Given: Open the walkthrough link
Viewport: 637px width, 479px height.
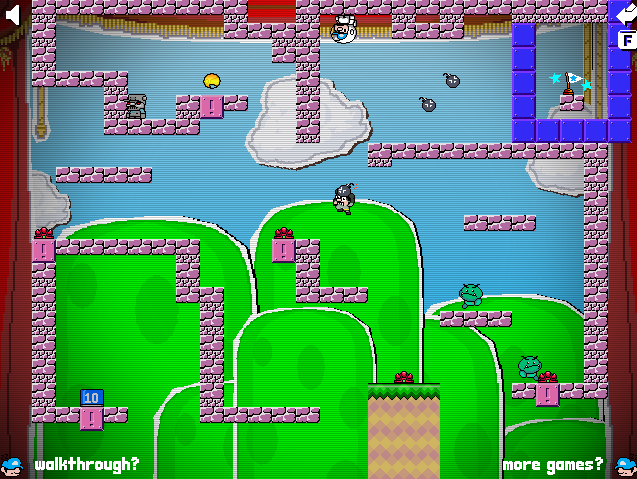Looking at the screenshot, I should [x=86, y=464].
